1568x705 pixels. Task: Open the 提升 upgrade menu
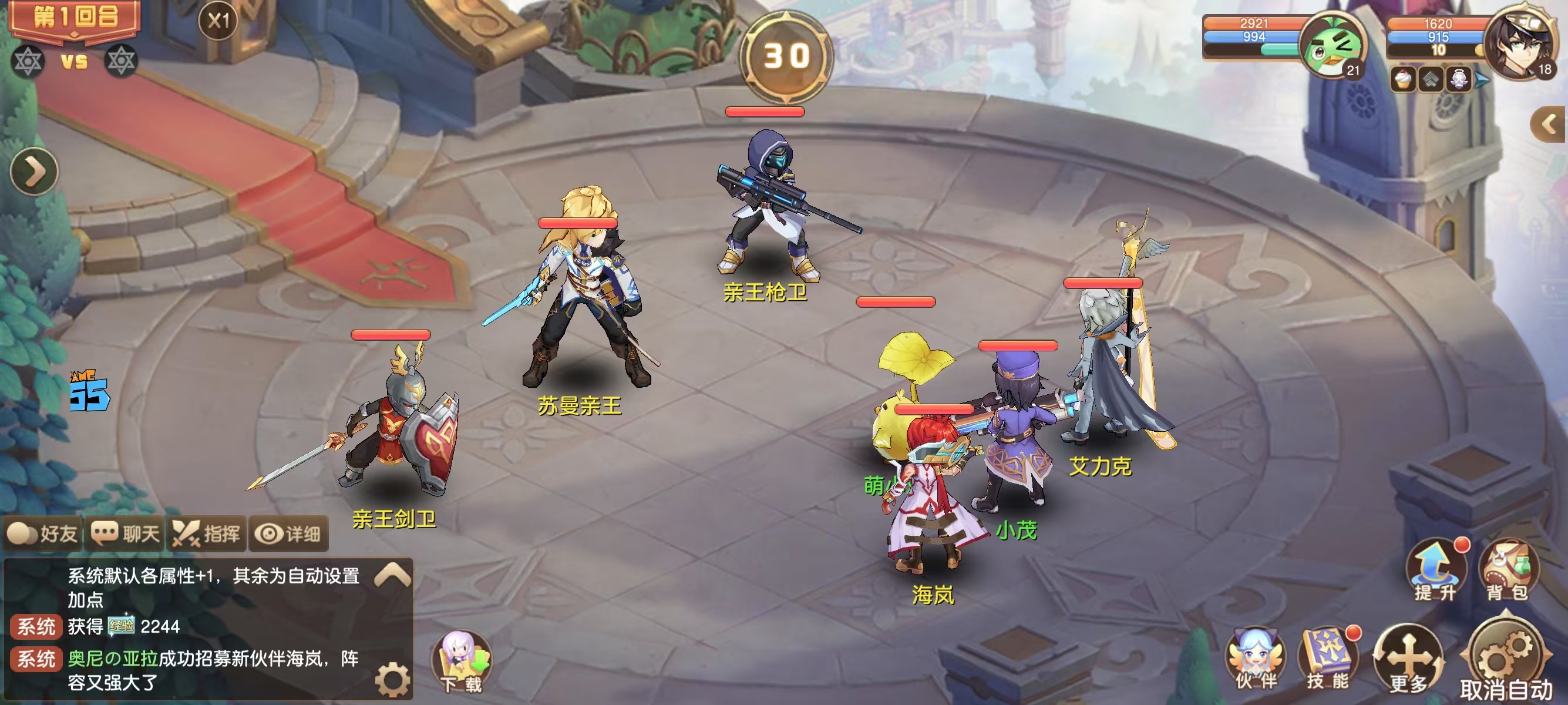1435,570
